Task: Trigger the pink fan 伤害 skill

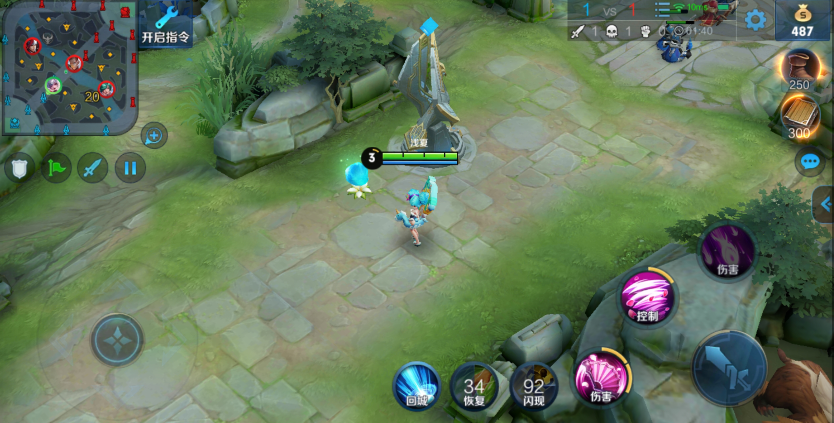Action: coord(600,378)
